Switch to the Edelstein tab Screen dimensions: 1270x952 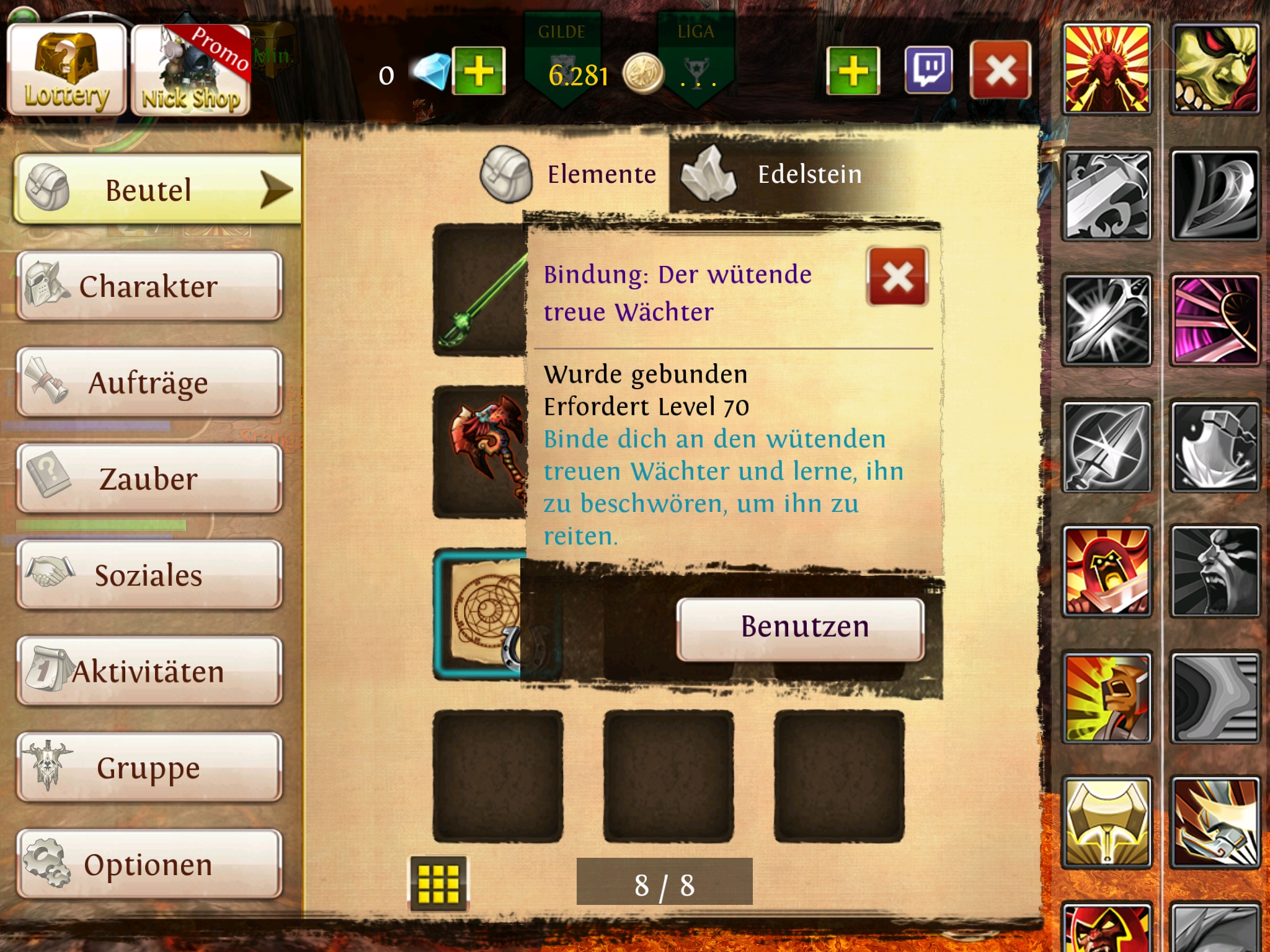775,175
